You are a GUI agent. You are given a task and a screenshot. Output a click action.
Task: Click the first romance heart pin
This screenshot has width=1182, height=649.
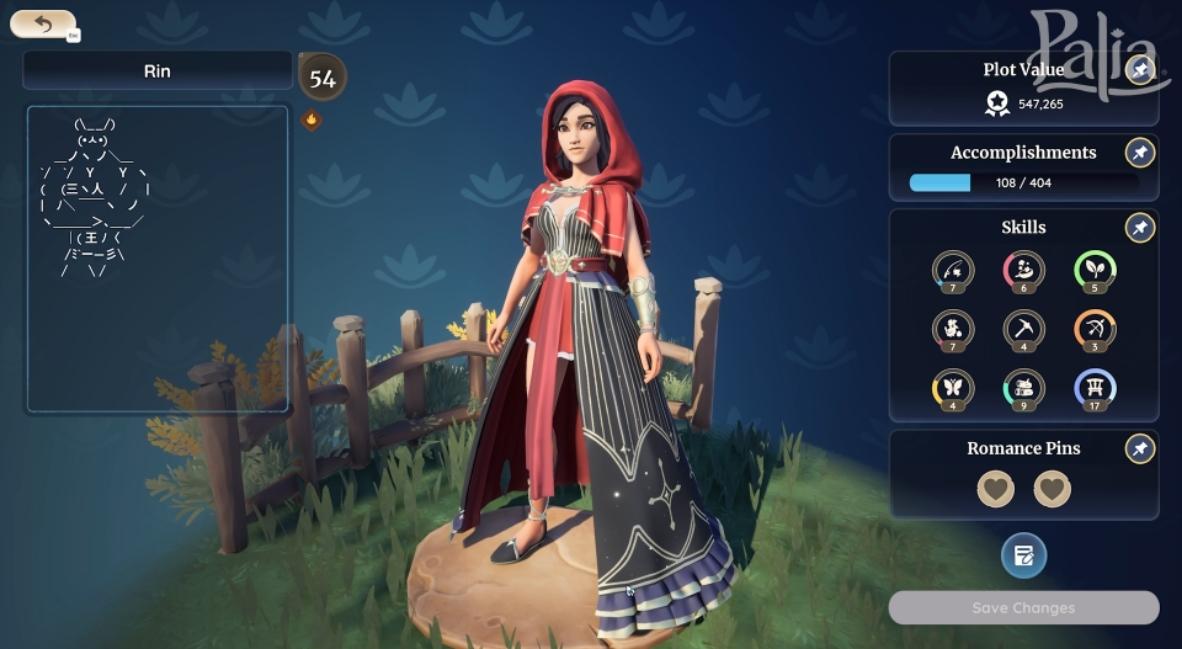[995, 489]
